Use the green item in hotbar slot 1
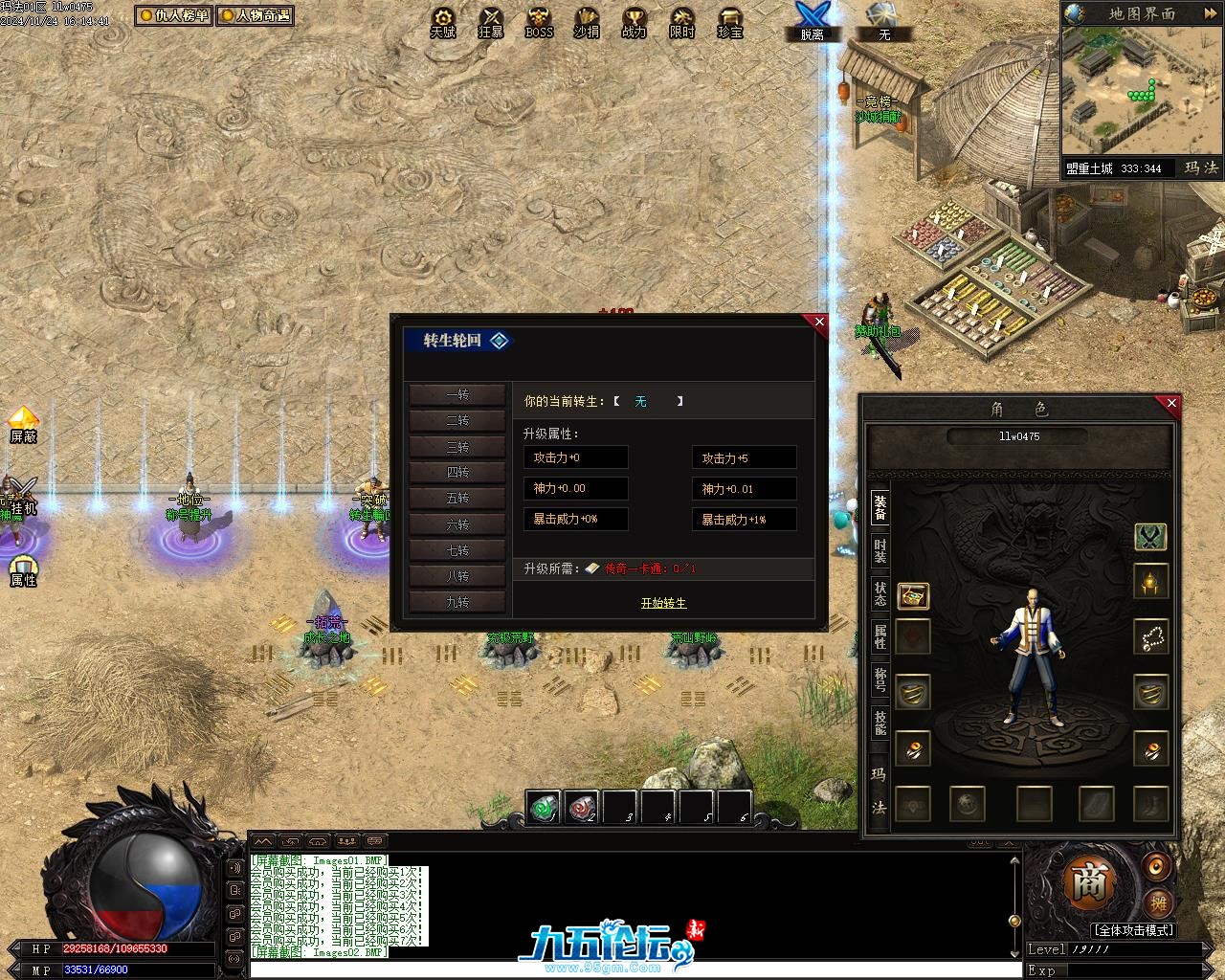The width and height of the screenshot is (1225, 980). (545, 807)
